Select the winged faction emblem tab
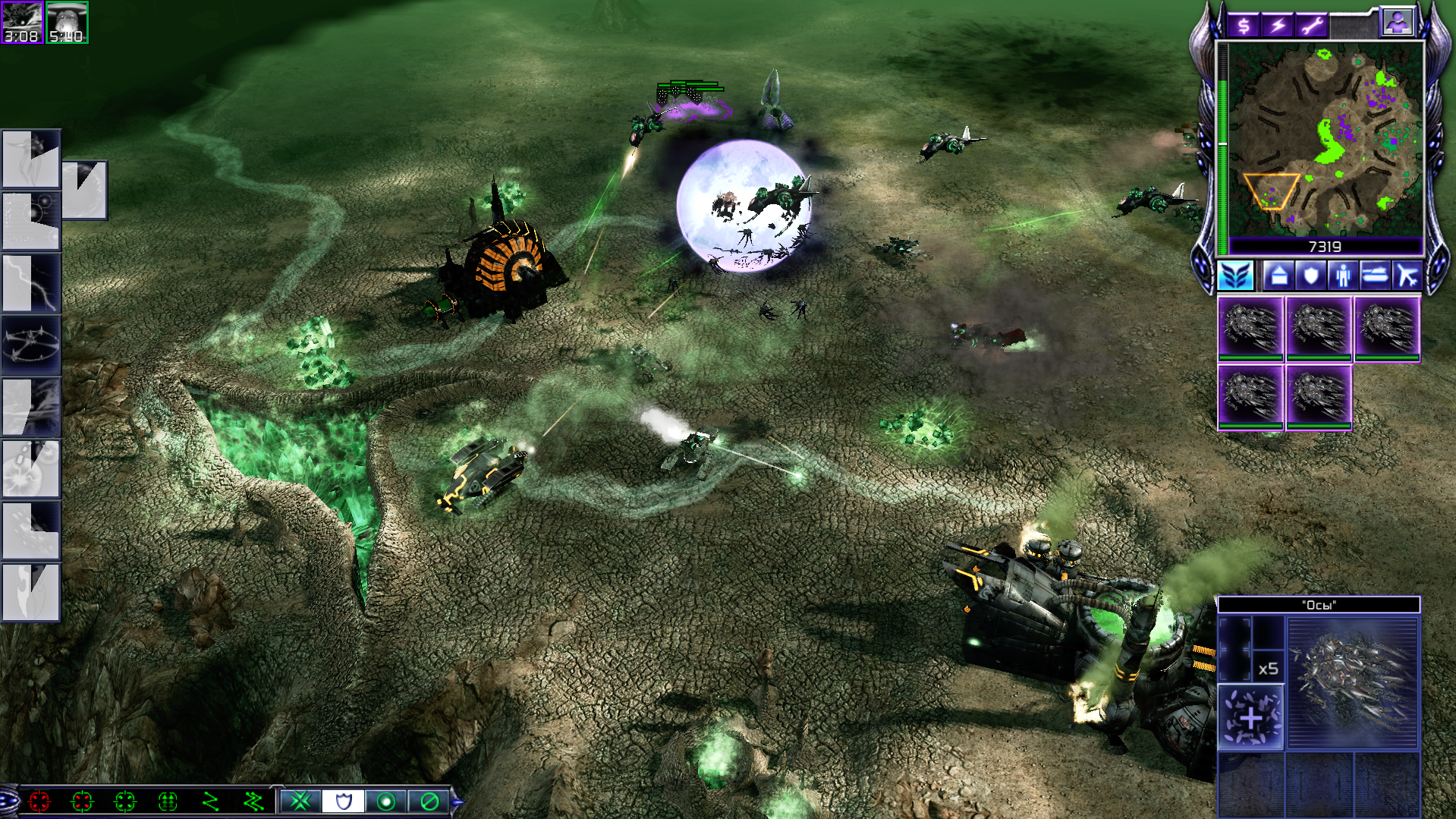Viewport: 1456px width, 819px height. point(1236,275)
